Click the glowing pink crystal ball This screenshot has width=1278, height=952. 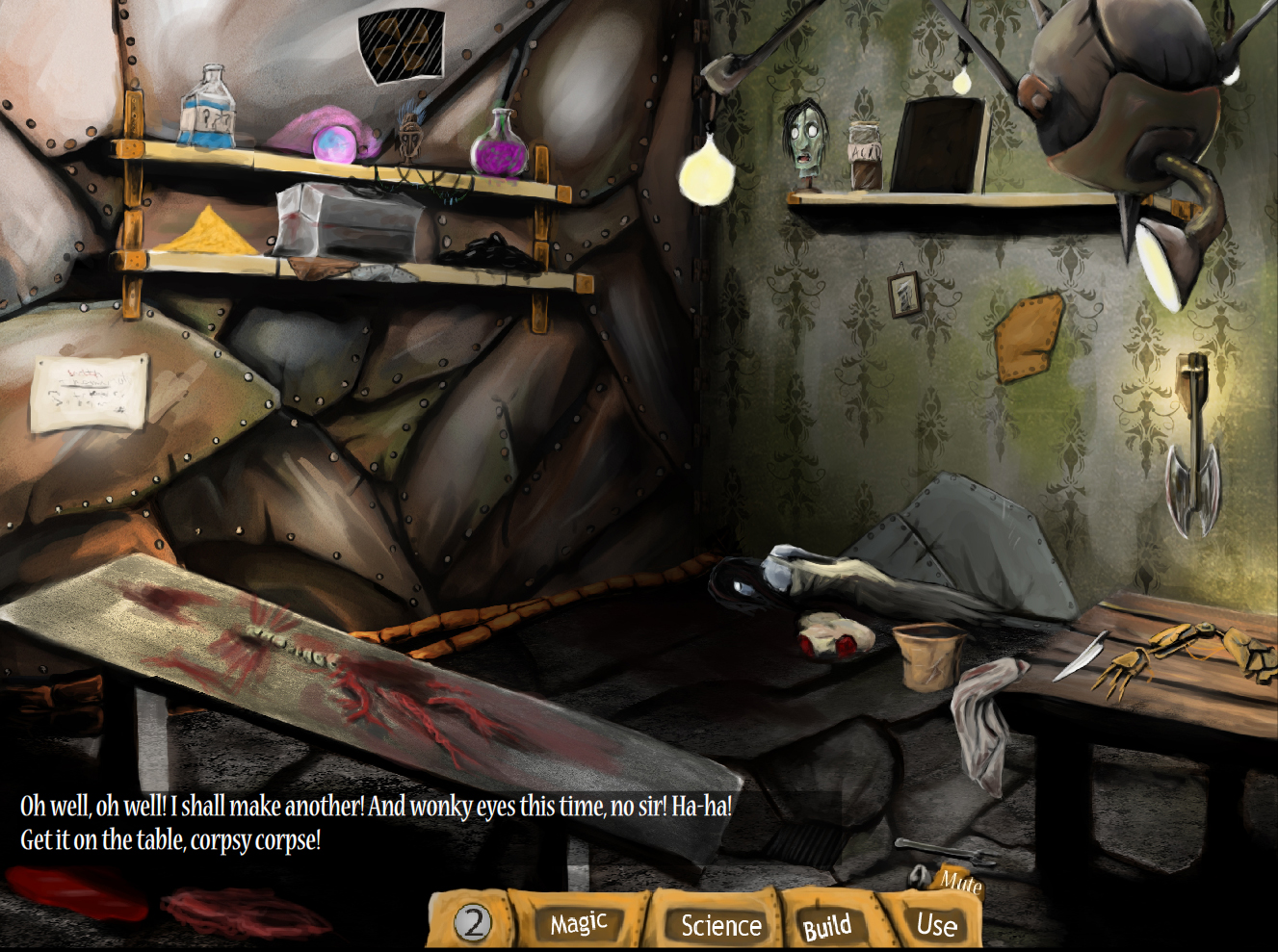(x=332, y=144)
